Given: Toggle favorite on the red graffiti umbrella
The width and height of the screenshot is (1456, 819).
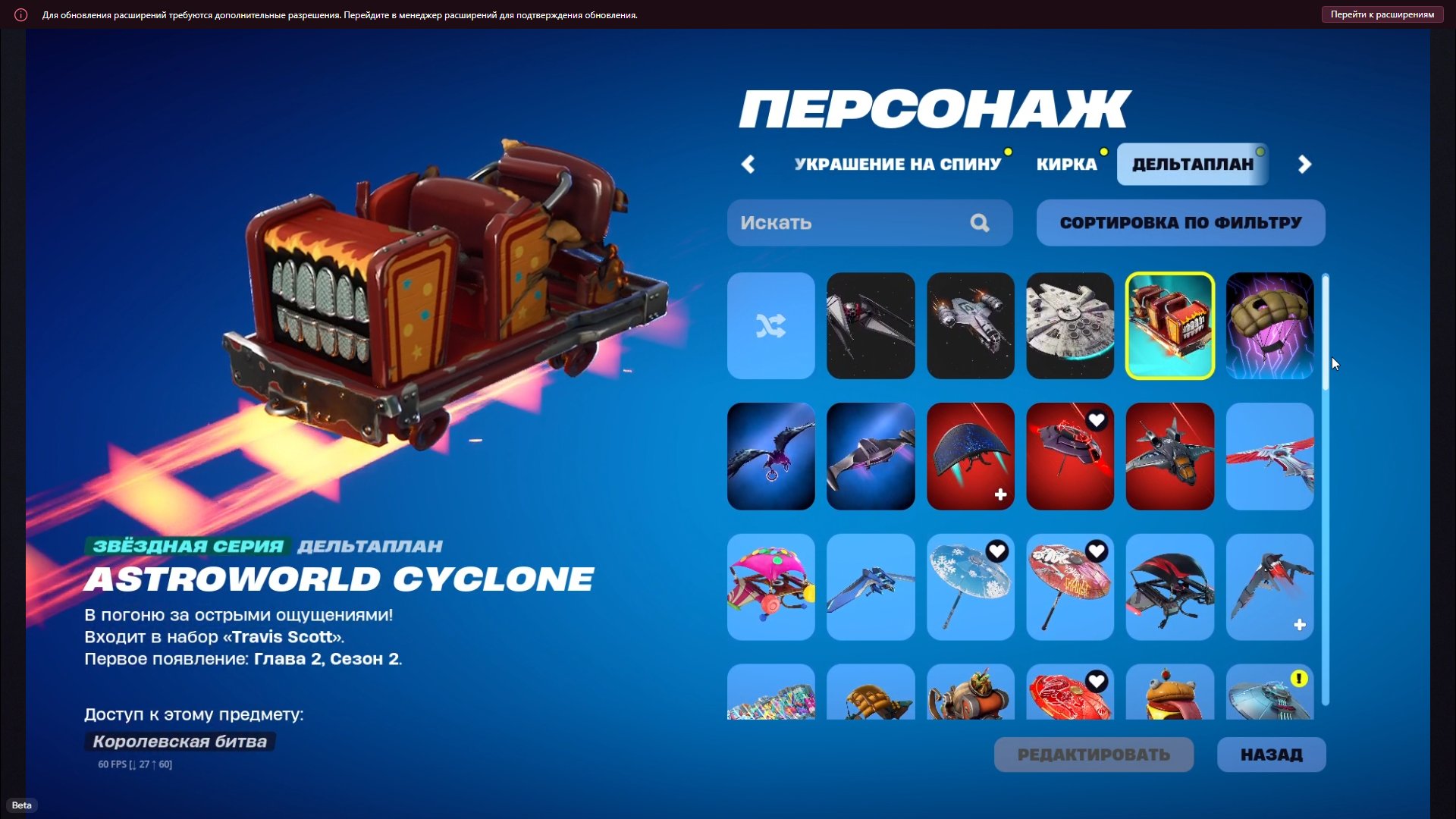Looking at the screenshot, I should tap(1097, 551).
